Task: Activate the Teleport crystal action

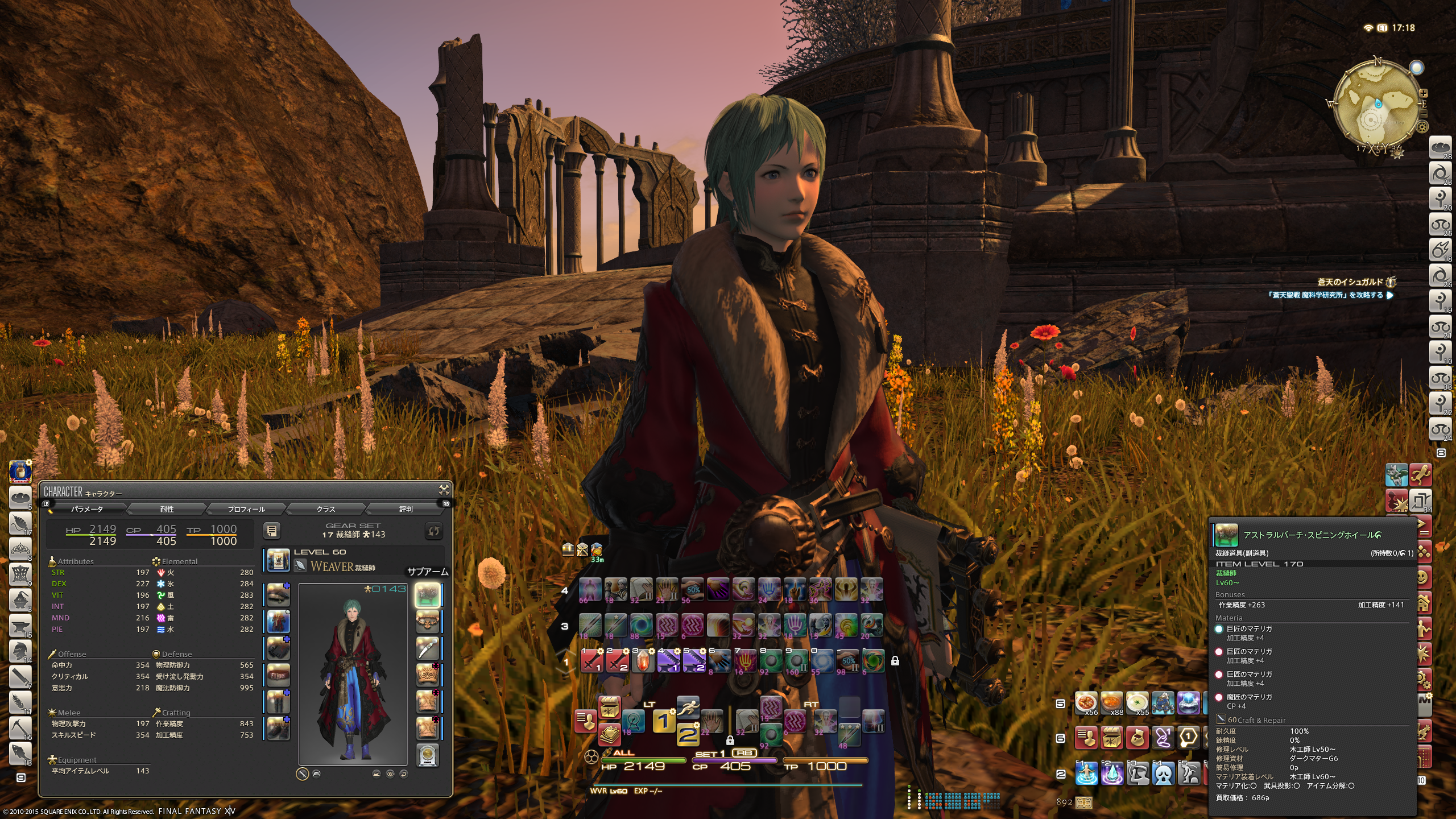Action: coord(1112,773)
